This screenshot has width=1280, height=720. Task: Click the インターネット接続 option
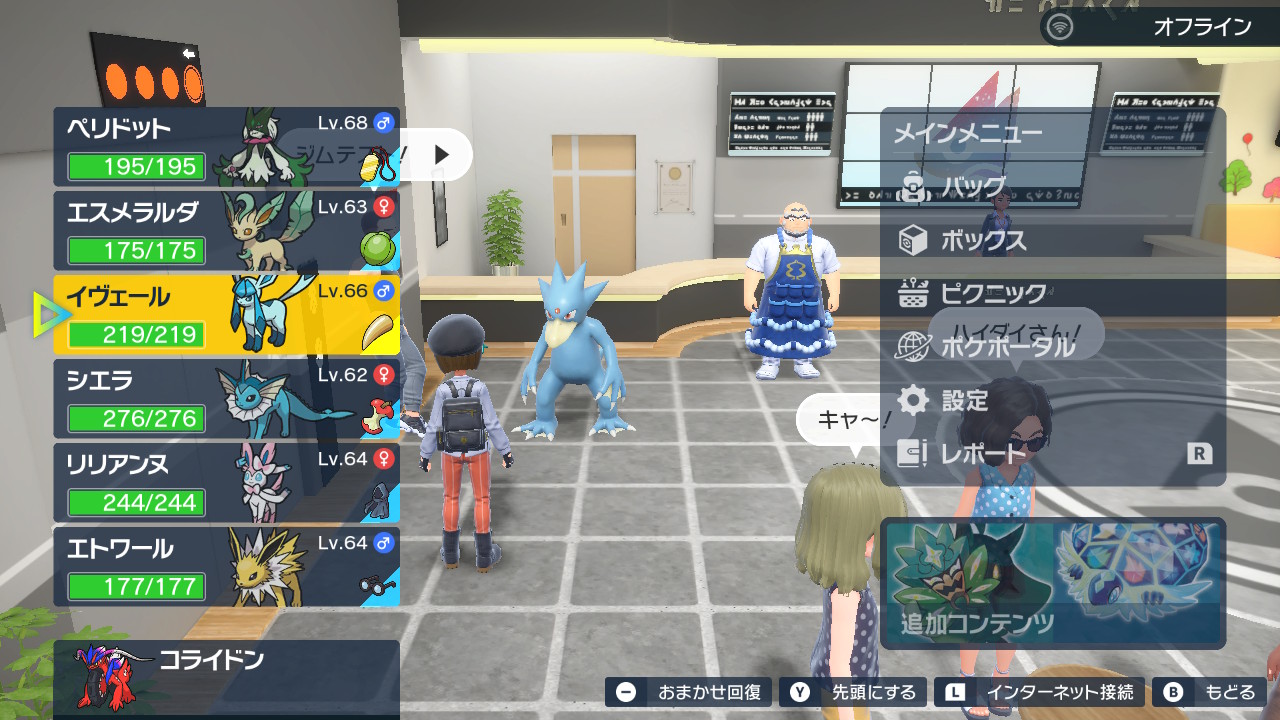point(1042,692)
